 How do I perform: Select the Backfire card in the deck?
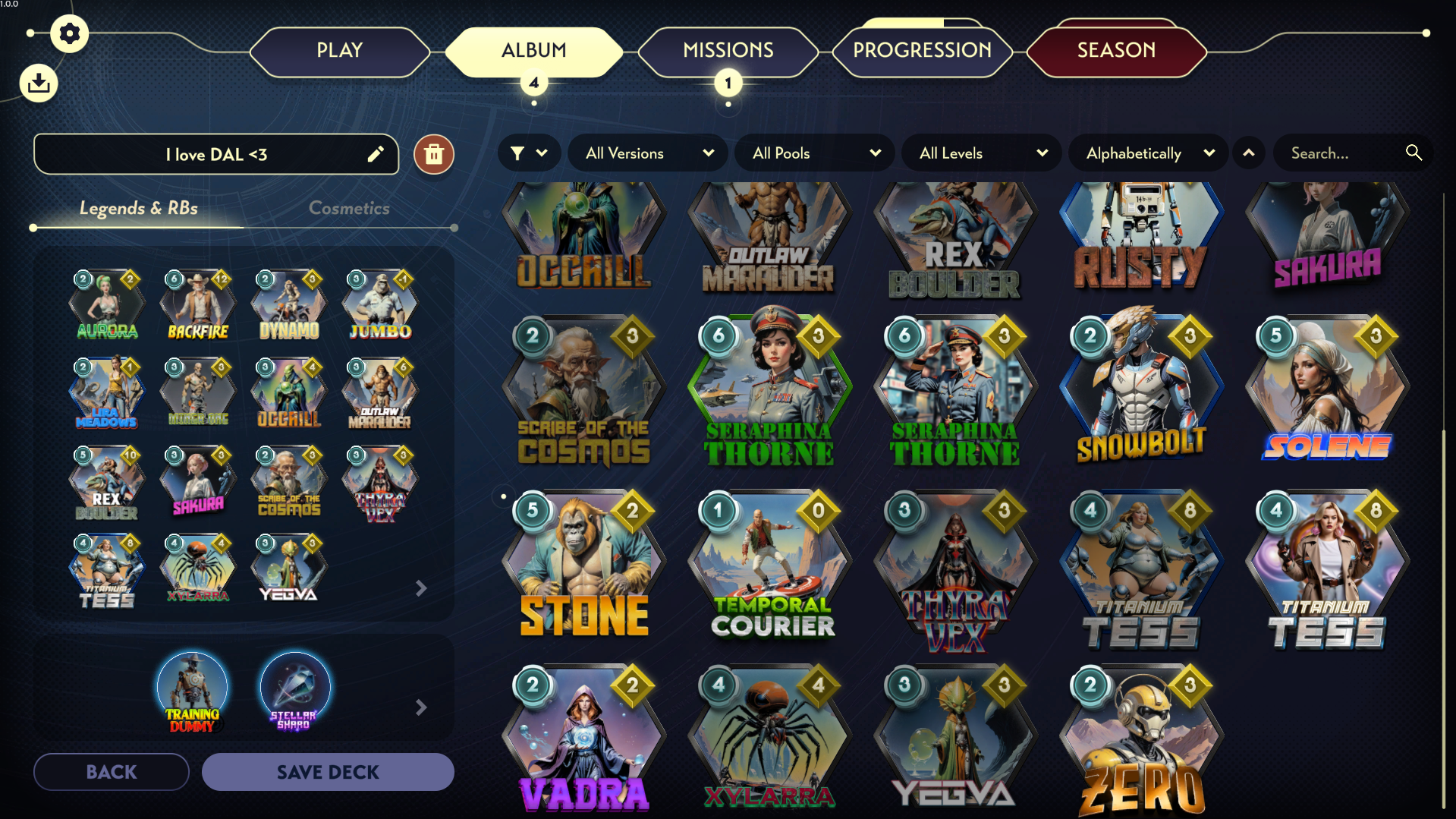tap(198, 306)
